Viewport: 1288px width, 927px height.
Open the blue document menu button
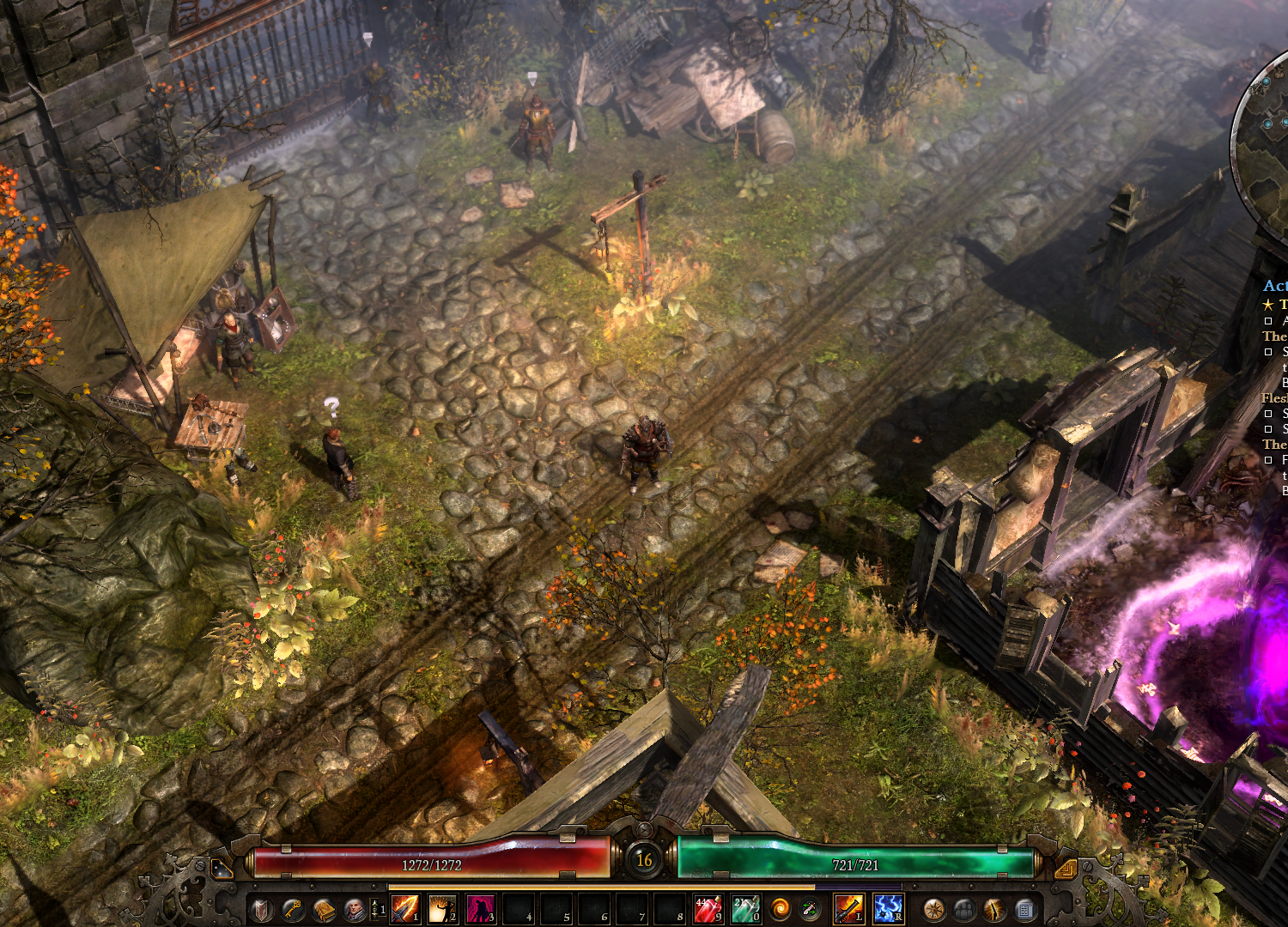1024,909
